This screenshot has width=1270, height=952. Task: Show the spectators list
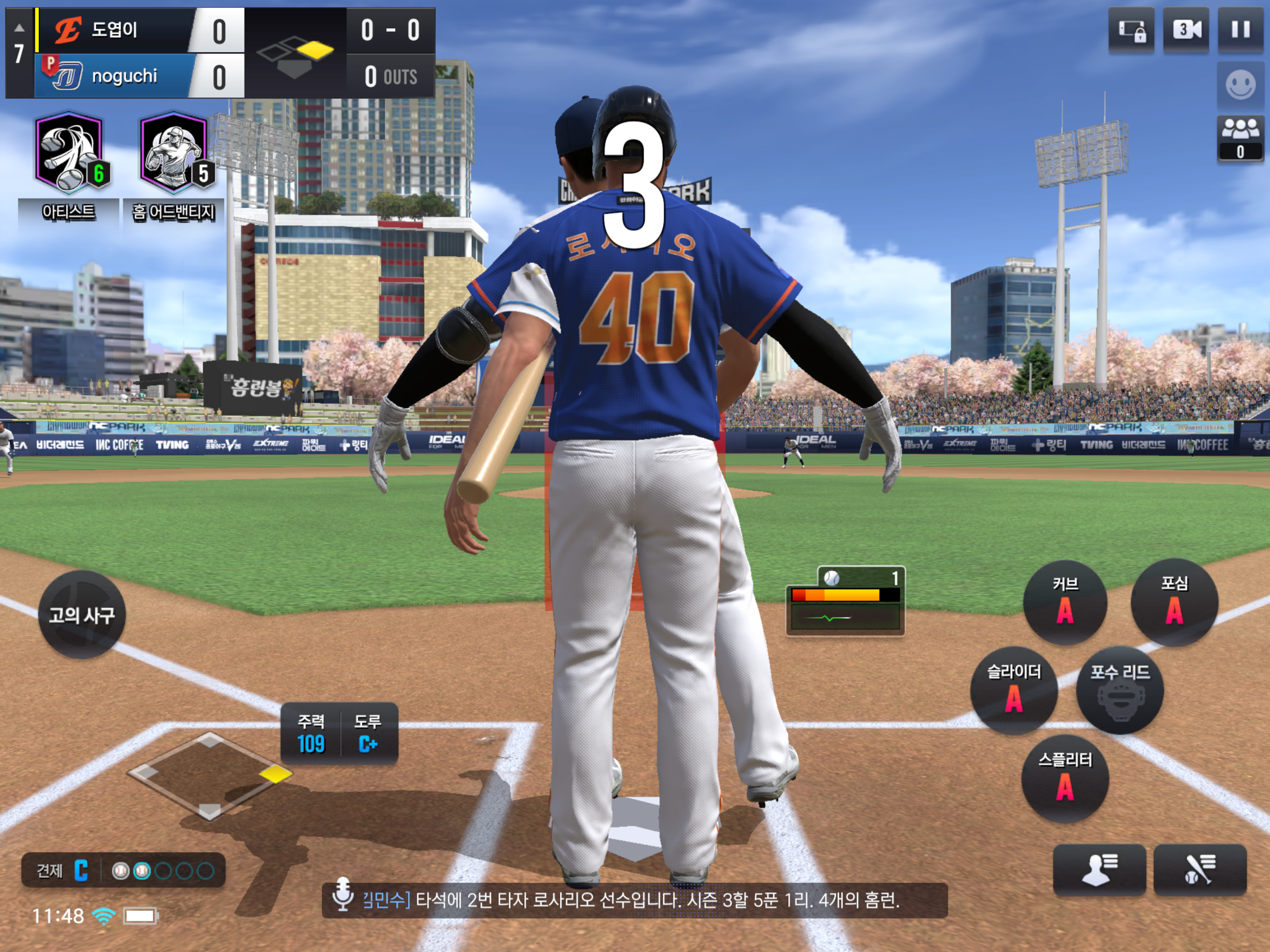pyautogui.click(x=1240, y=138)
